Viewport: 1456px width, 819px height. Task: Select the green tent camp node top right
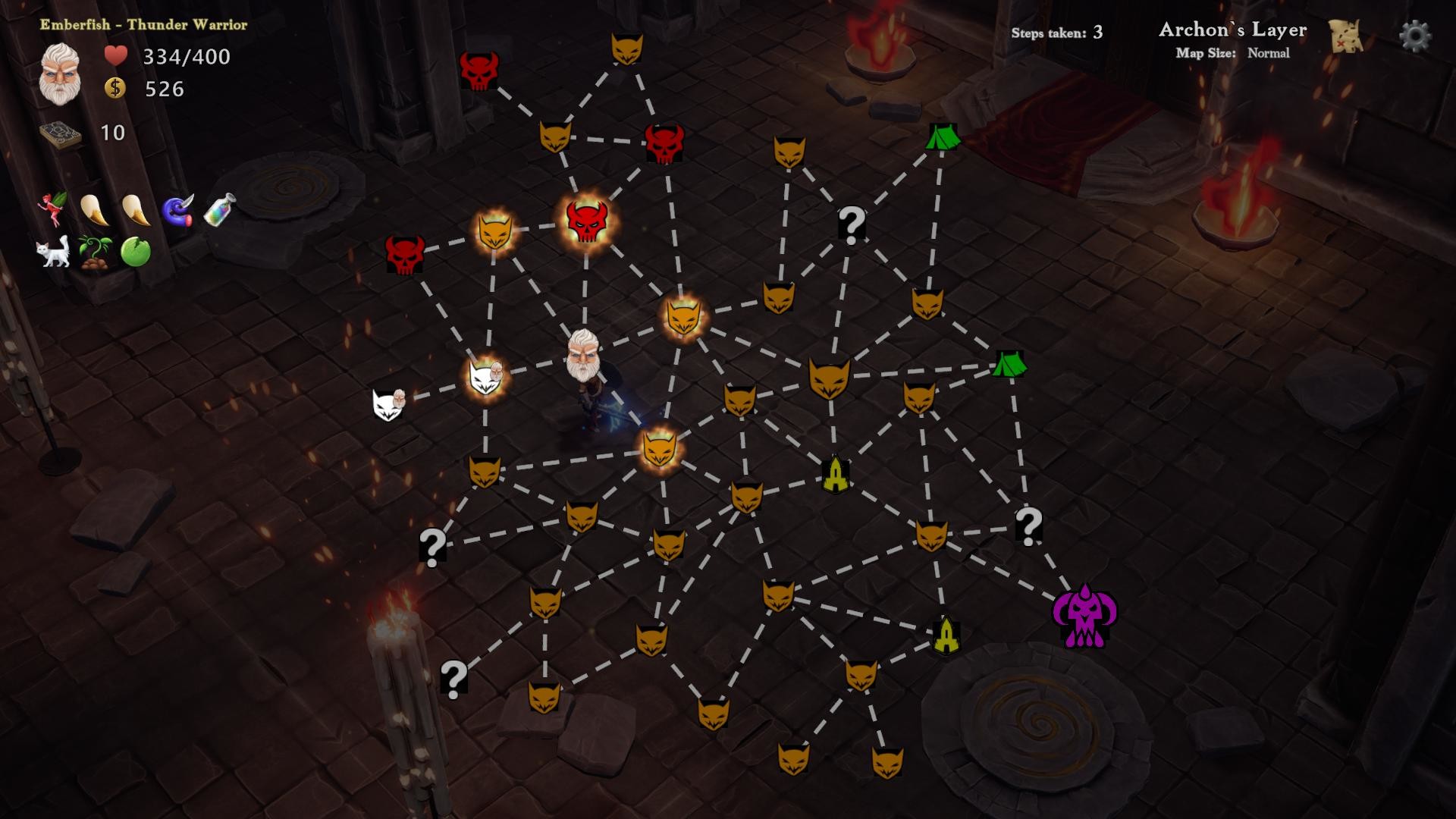943,140
